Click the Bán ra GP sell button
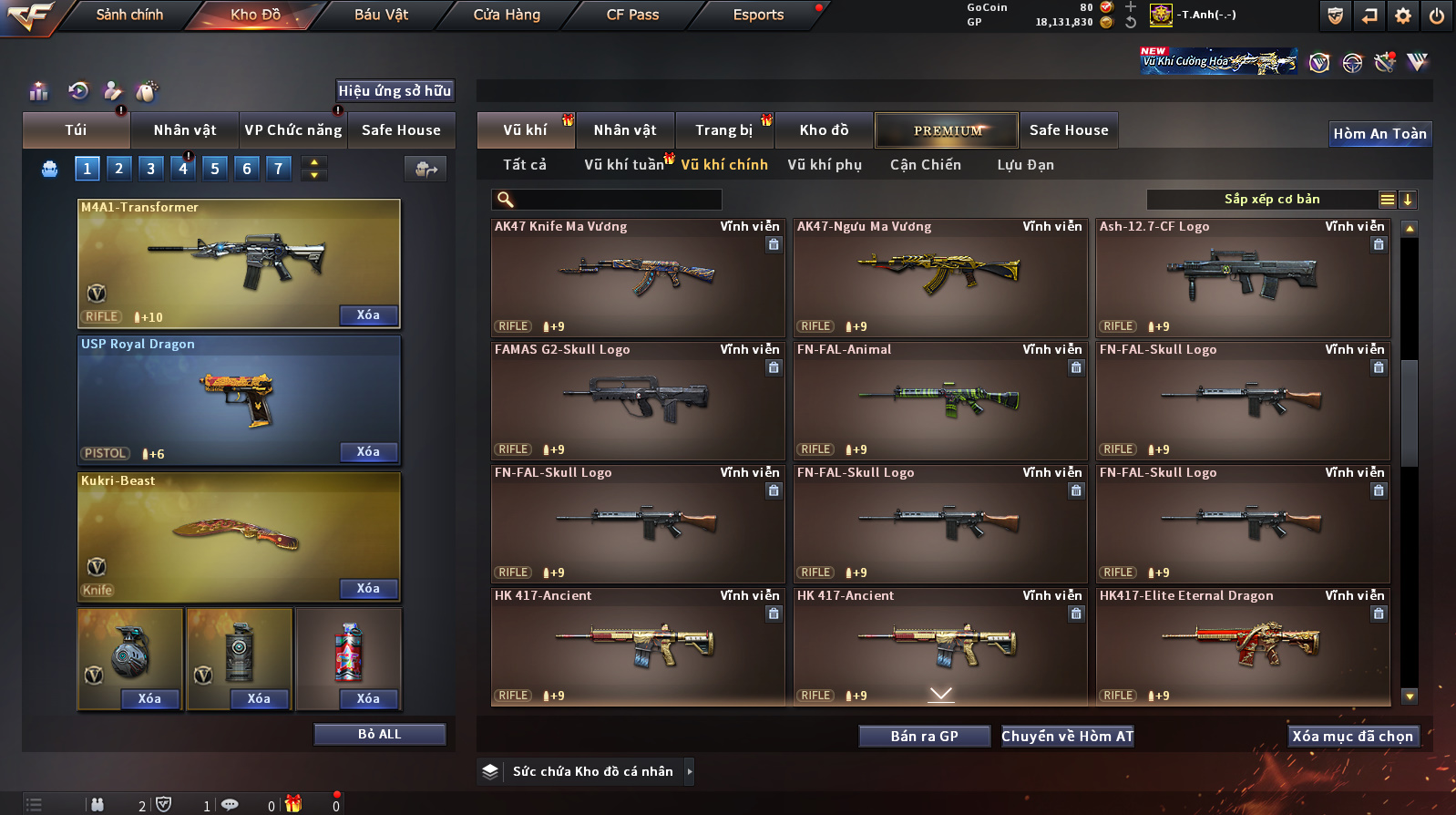Screen dimensions: 1456x815 click(x=924, y=737)
